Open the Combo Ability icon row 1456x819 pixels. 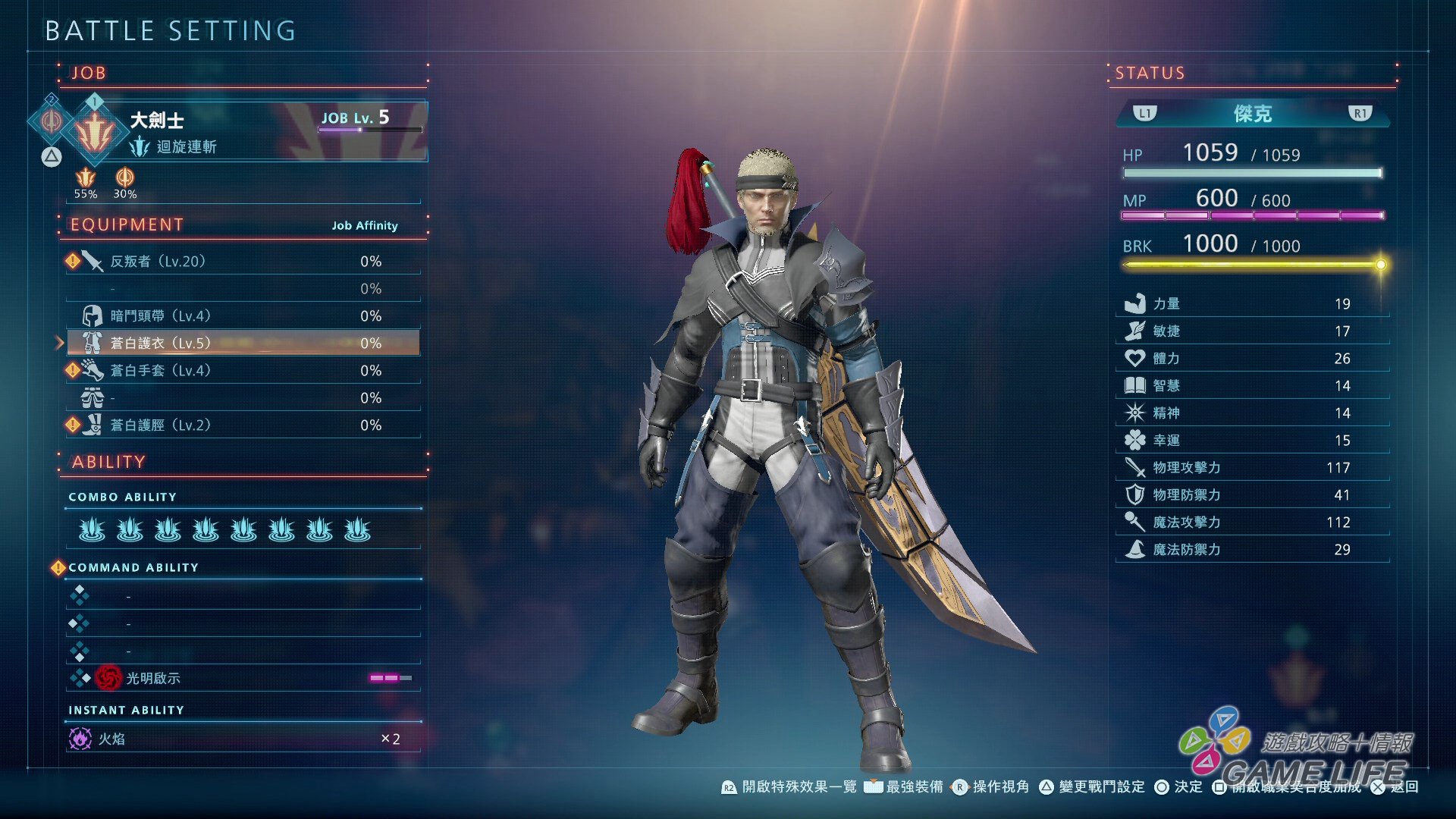coord(224,529)
